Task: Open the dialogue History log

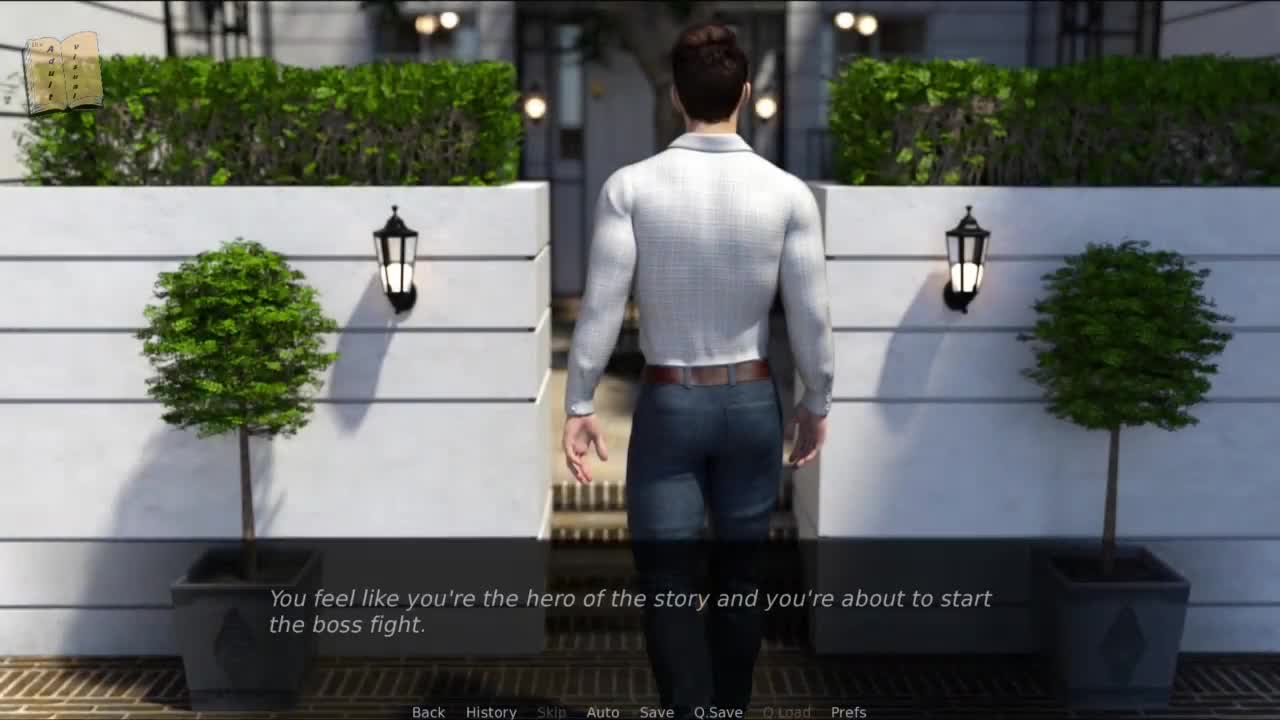Action: click(x=491, y=712)
